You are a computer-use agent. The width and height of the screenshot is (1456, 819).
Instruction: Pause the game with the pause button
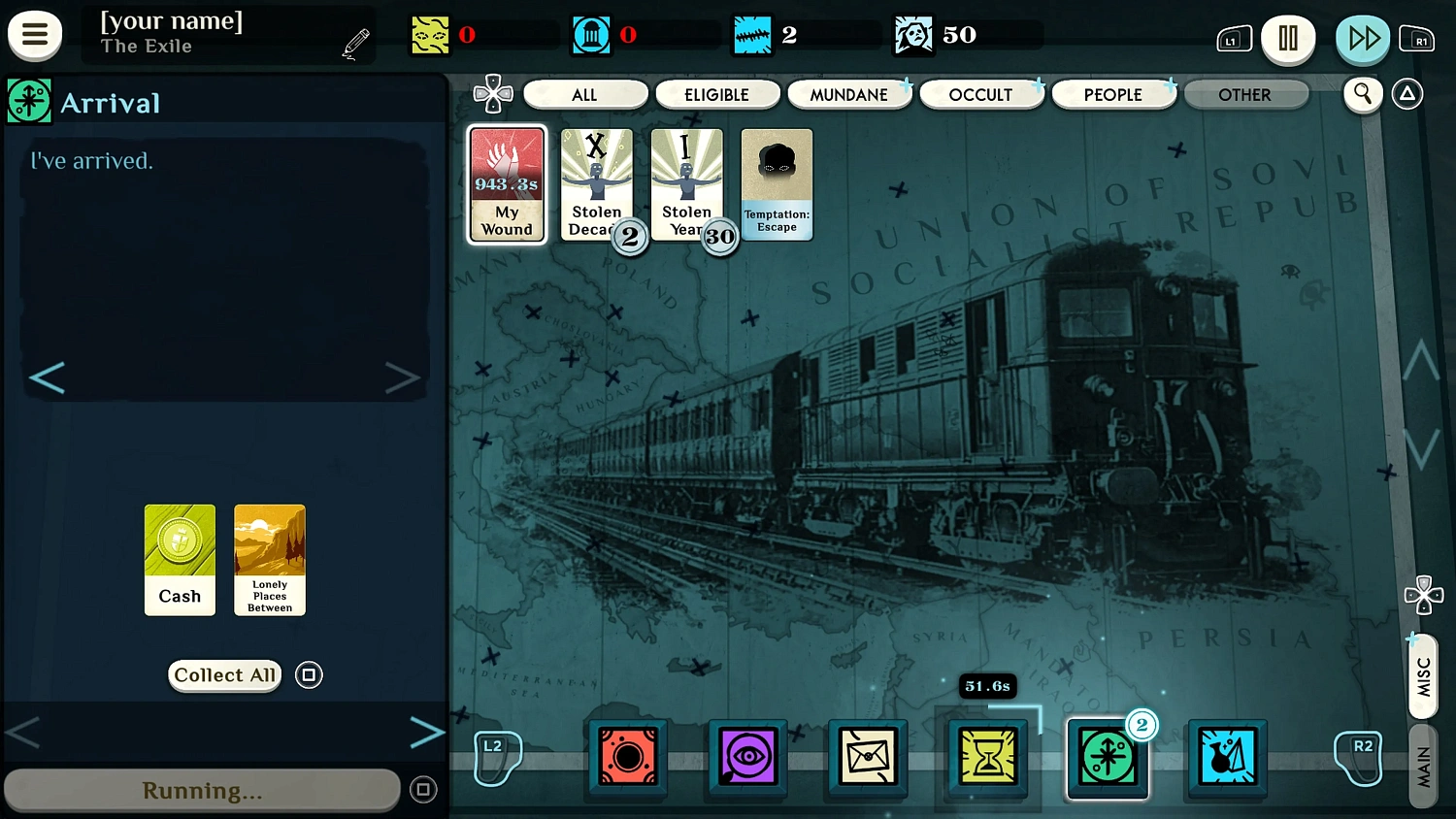pyautogui.click(x=1288, y=40)
